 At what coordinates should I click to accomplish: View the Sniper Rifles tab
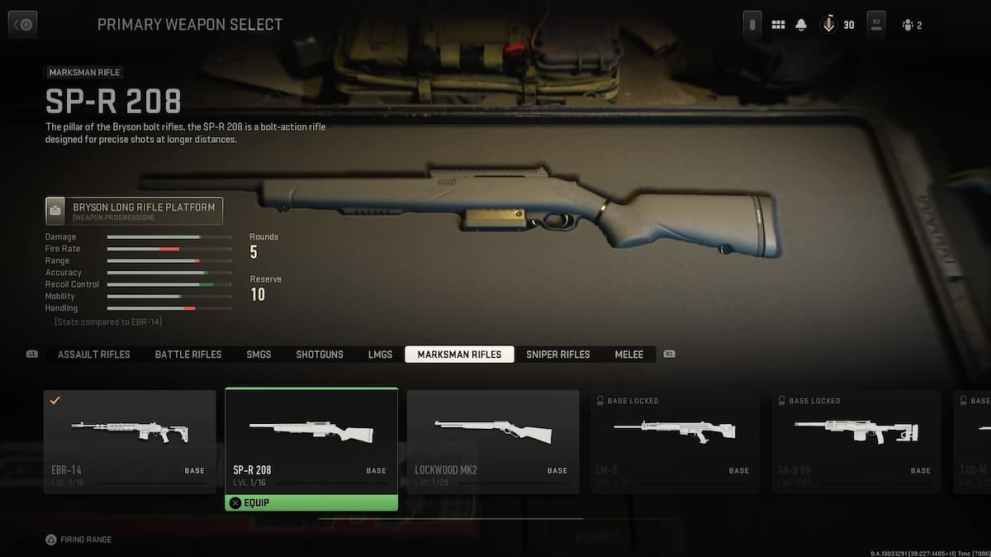pos(558,355)
